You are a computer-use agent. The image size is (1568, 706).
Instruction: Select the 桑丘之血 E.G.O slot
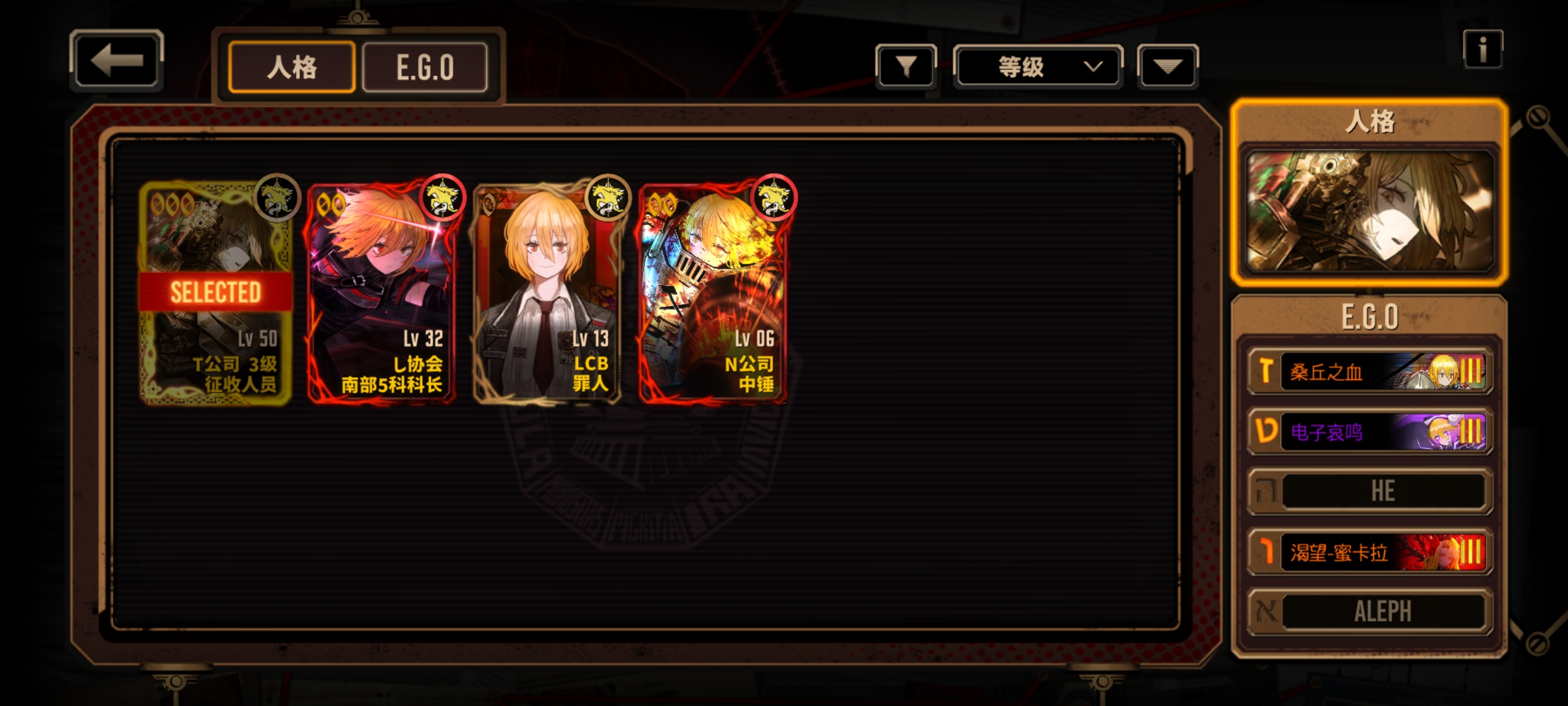(x=1369, y=372)
